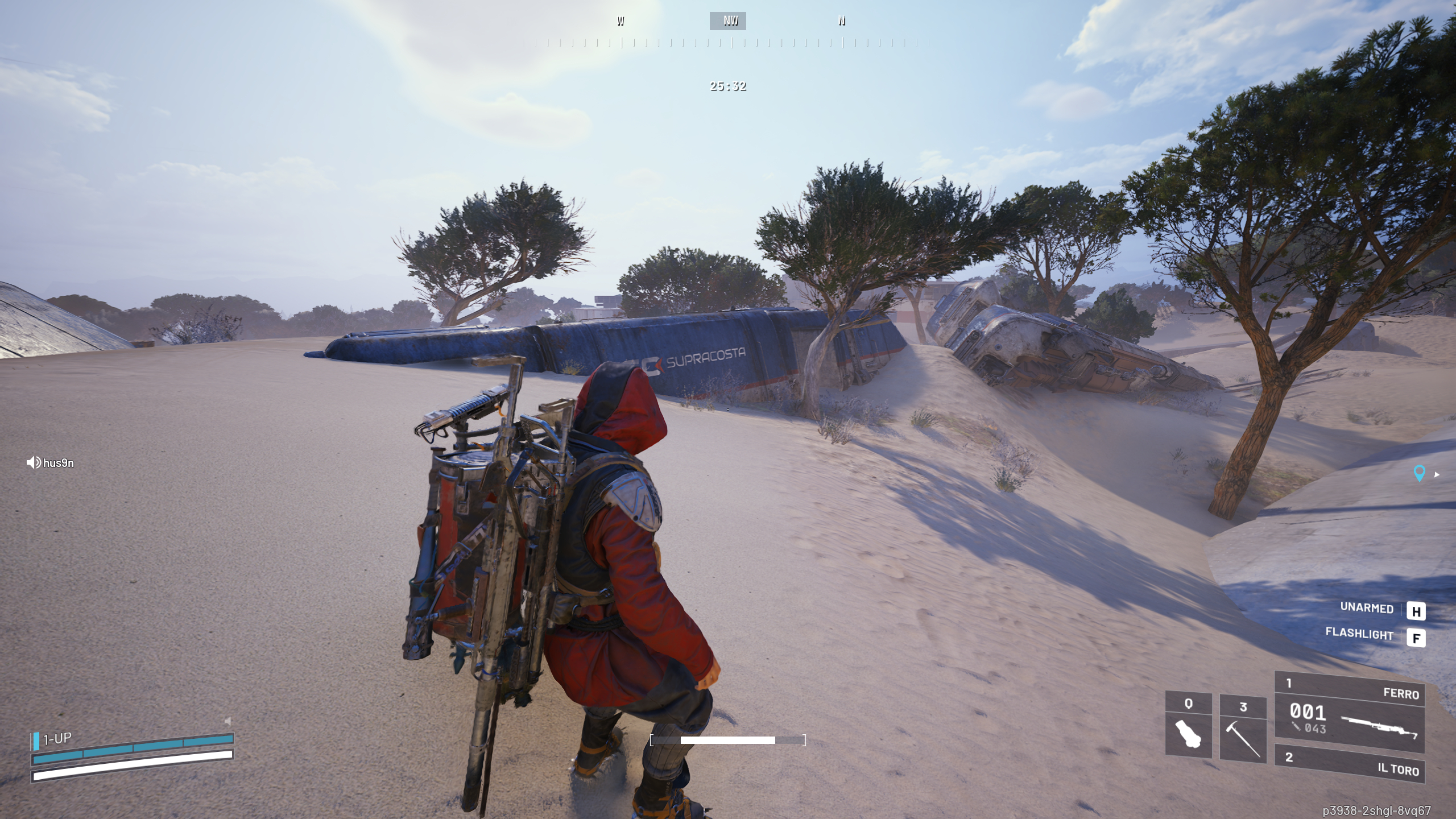Select the N marker on the compass bar
The width and height of the screenshot is (1456, 819).
(841, 21)
